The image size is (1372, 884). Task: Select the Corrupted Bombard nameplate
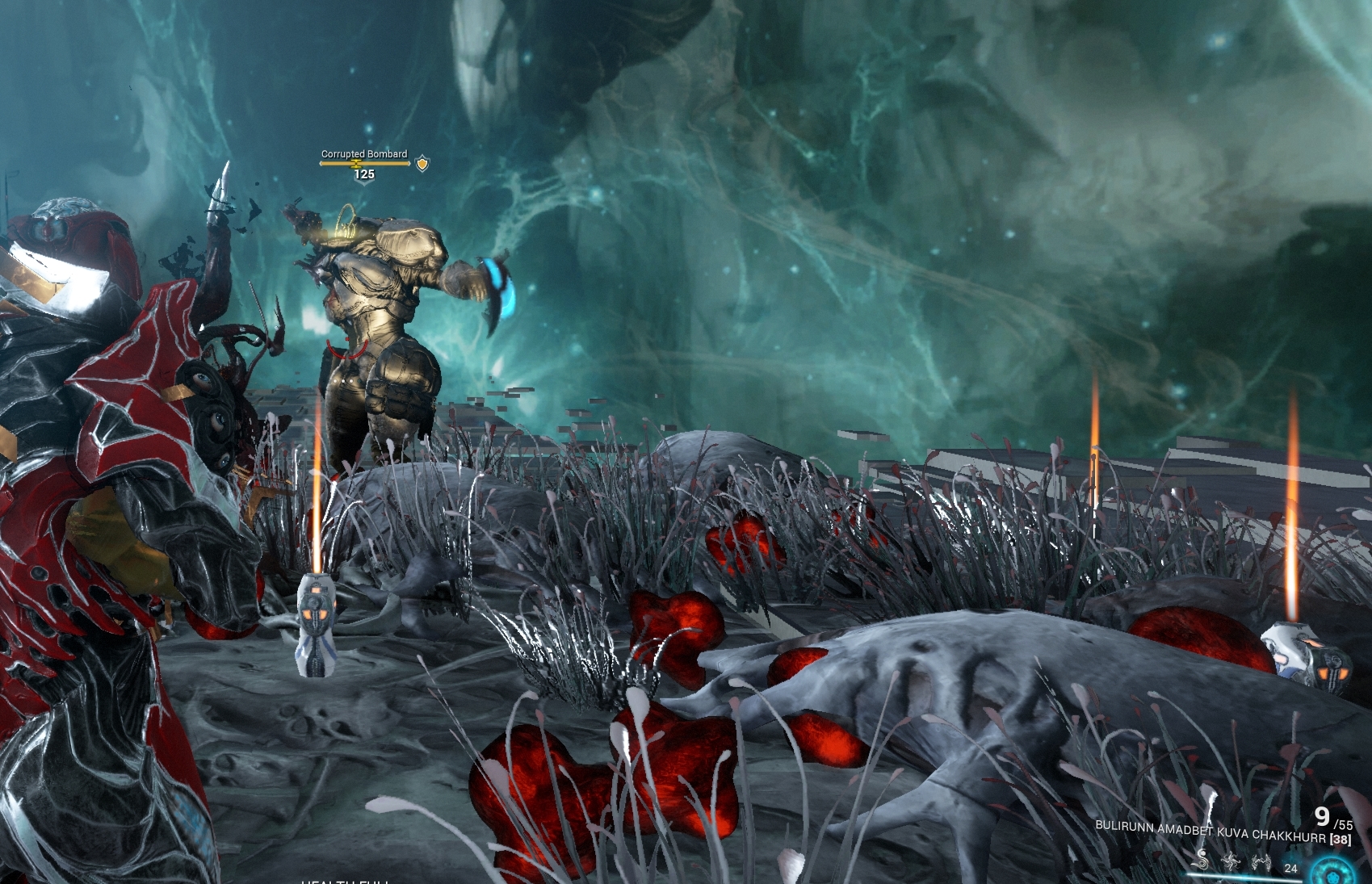[x=364, y=153]
